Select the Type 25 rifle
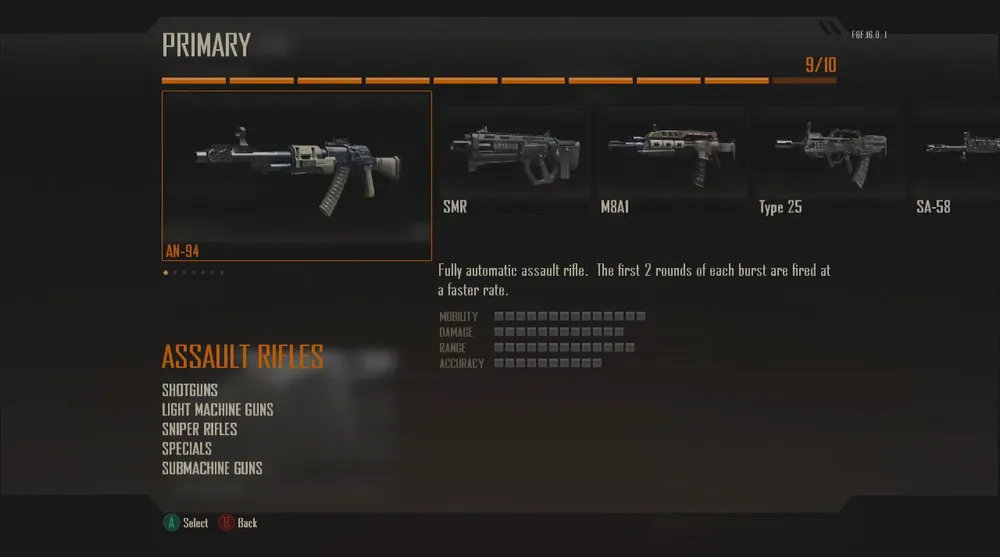This screenshot has width=1000, height=557. tap(830, 160)
